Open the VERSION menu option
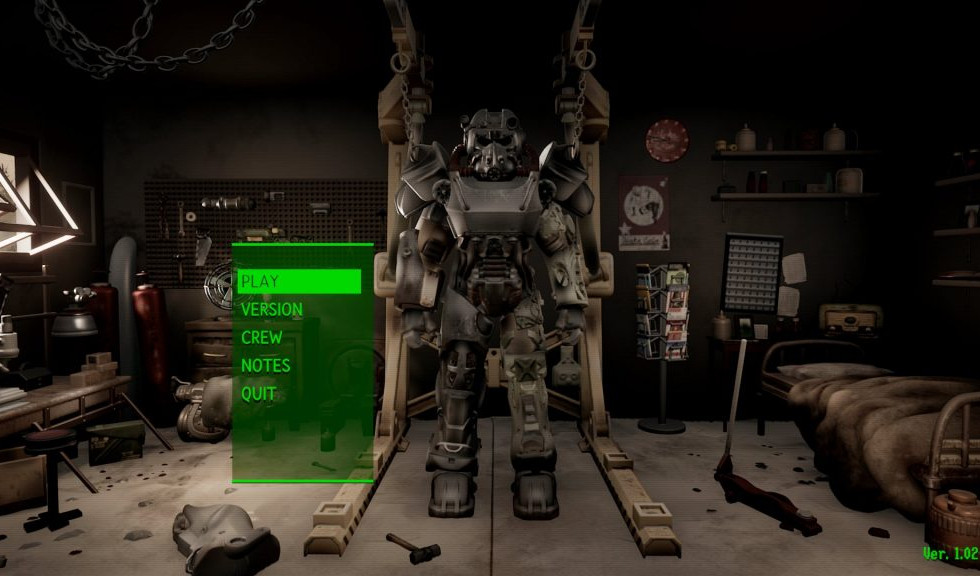The width and height of the screenshot is (980, 576). [271, 310]
